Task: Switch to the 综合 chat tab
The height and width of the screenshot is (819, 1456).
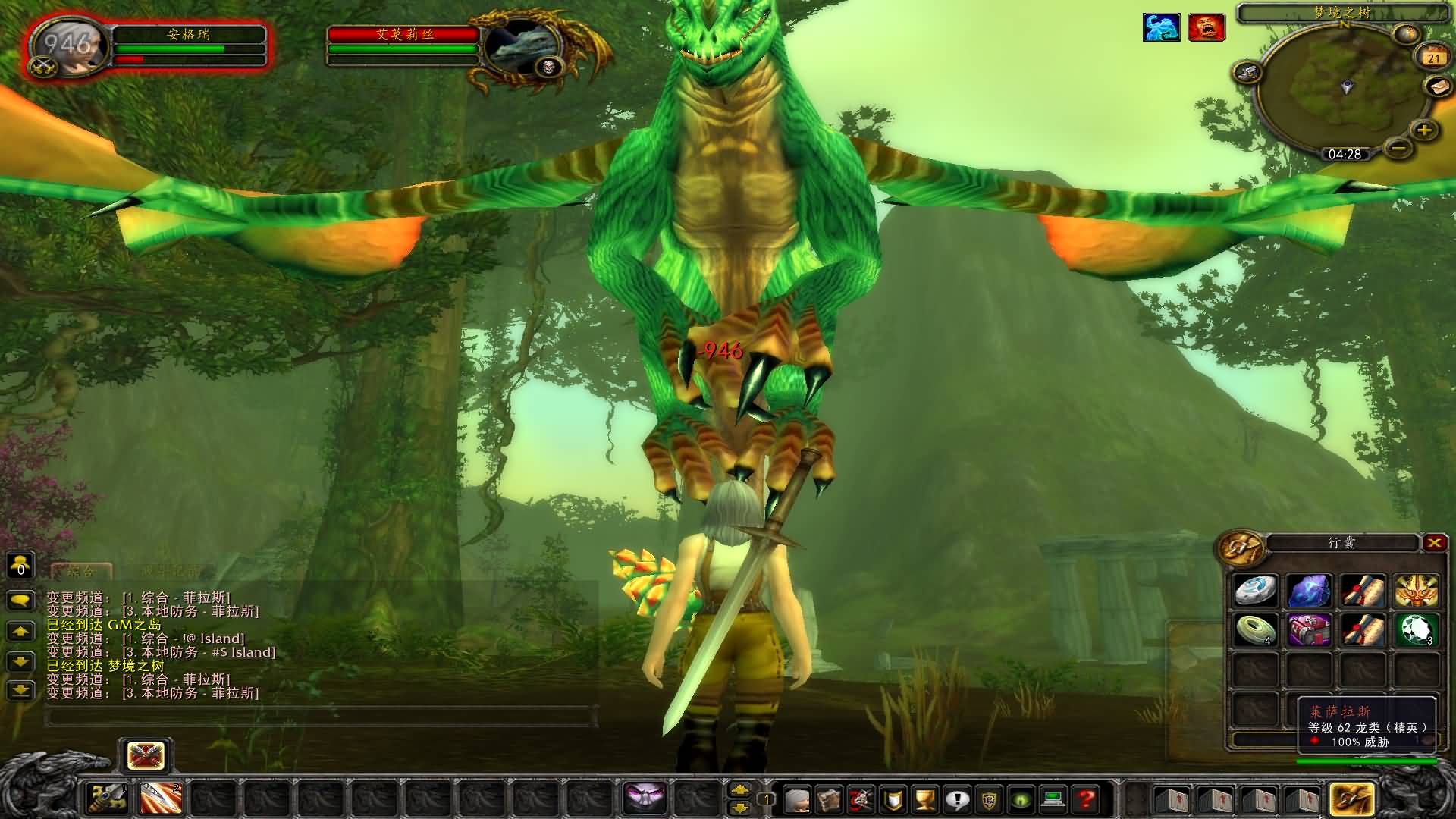Action: [81, 571]
